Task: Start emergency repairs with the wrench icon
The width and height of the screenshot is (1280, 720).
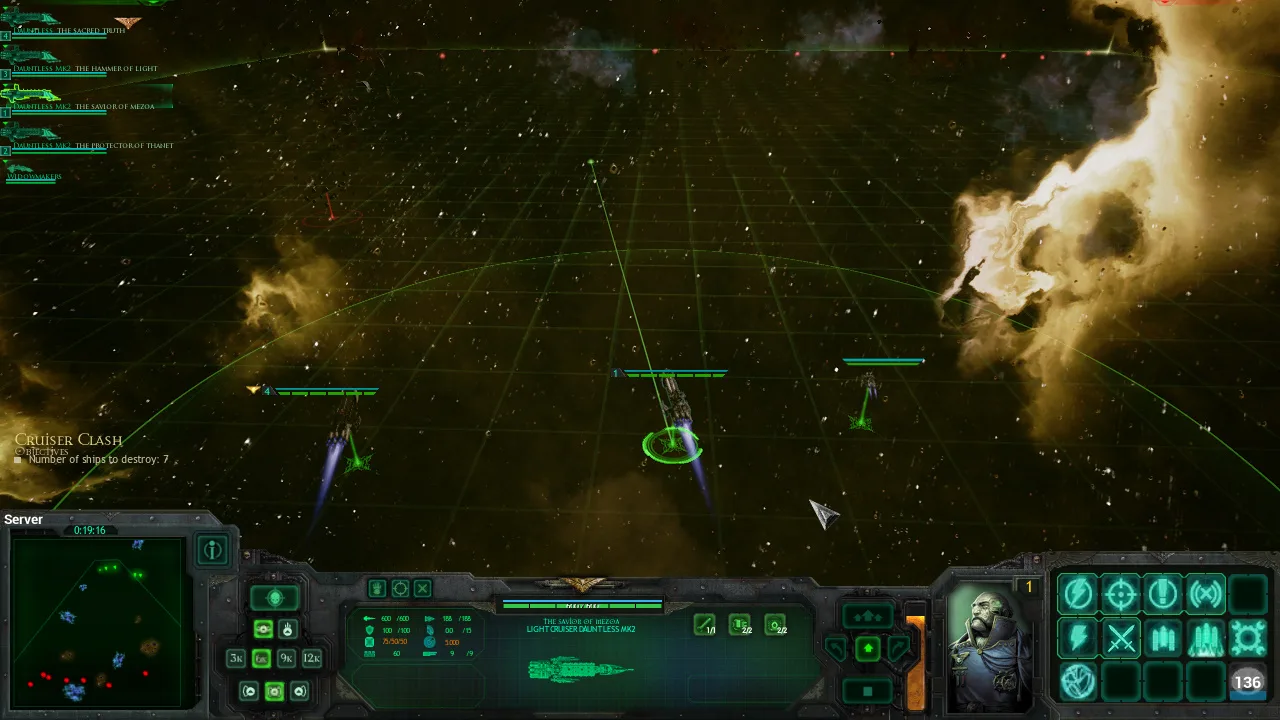Action: [x=1247, y=638]
